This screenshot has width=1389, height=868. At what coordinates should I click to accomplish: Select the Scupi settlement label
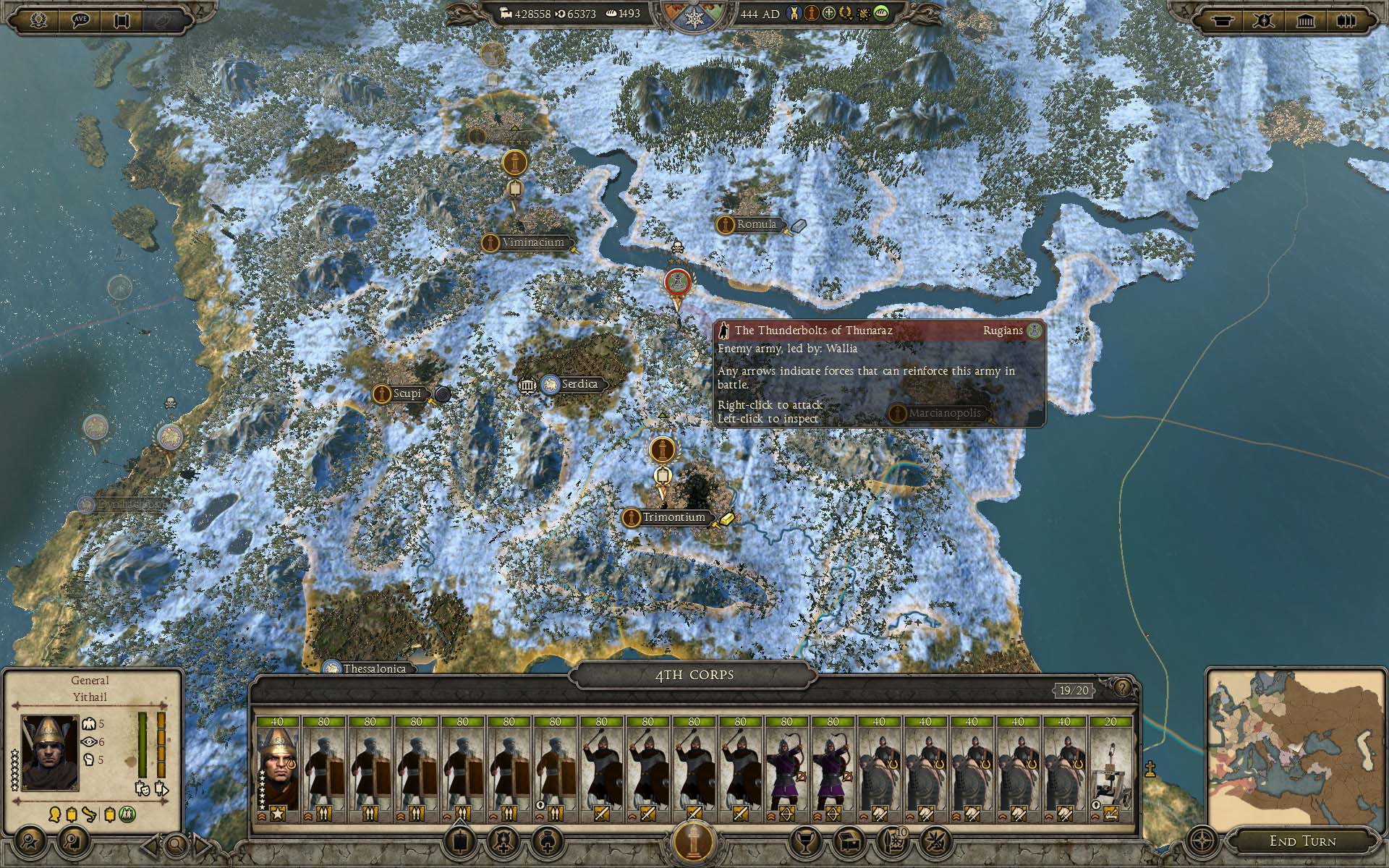point(406,393)
